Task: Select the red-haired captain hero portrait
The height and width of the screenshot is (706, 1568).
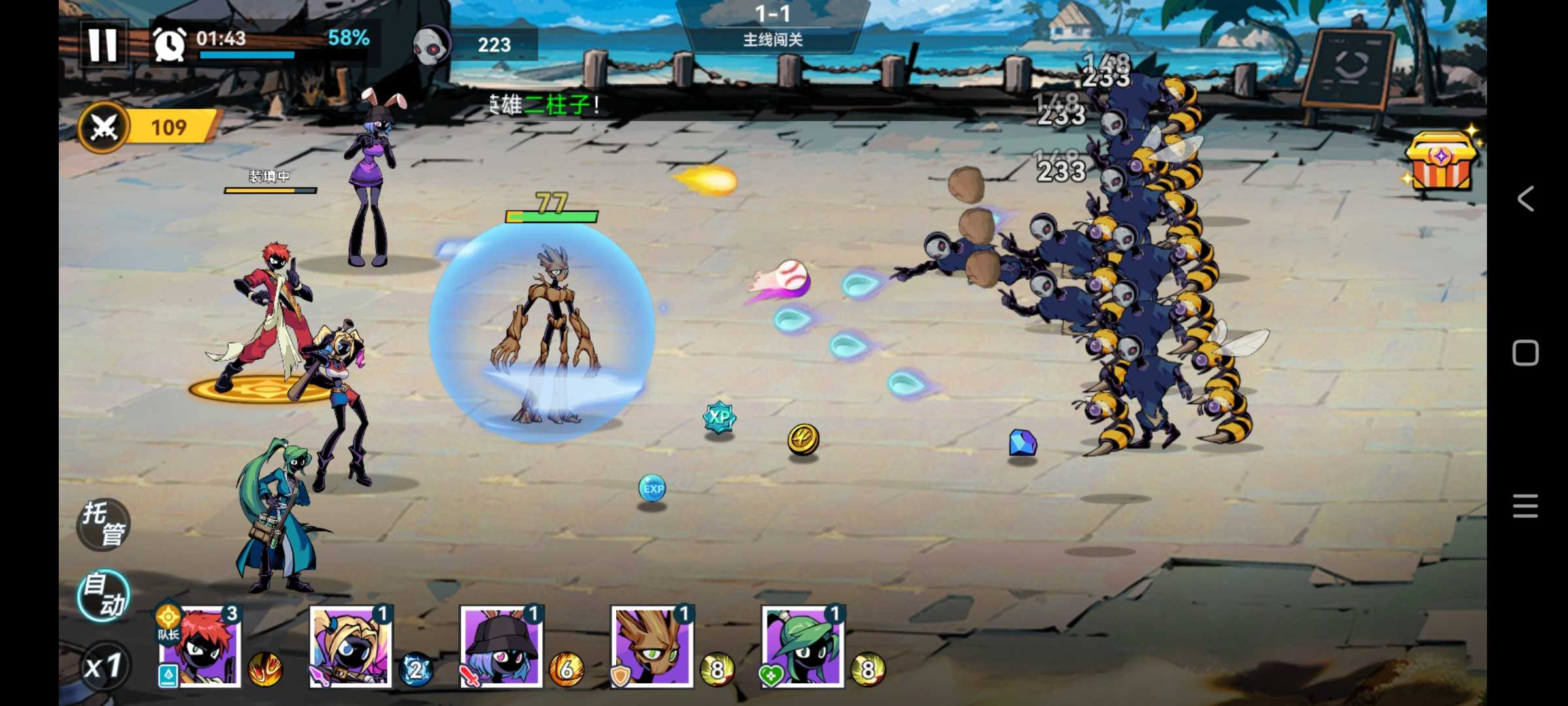Action: [201, 647]
